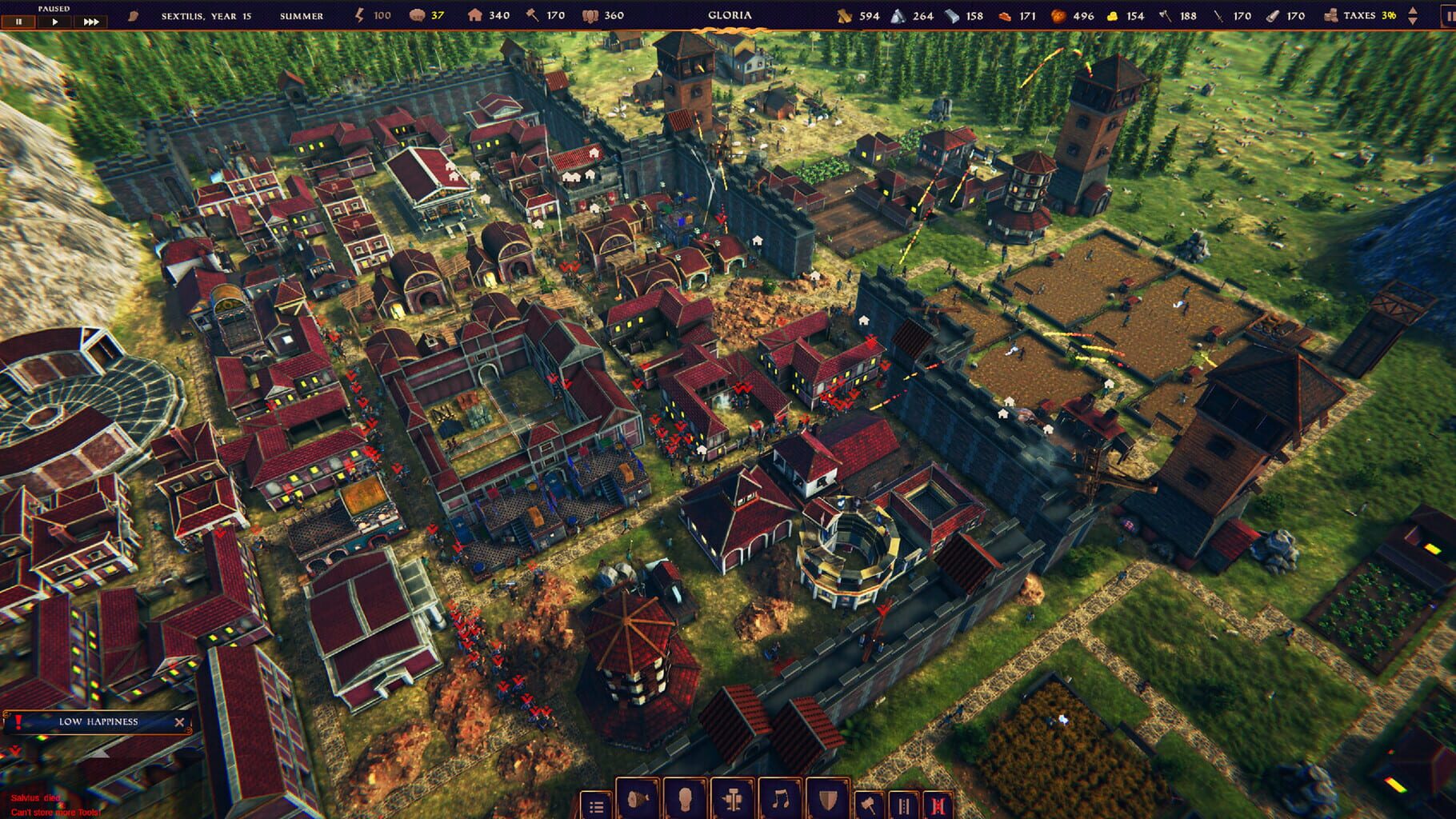
Task: Decrease taxes with the down arrow
Action: (1413, 20)
